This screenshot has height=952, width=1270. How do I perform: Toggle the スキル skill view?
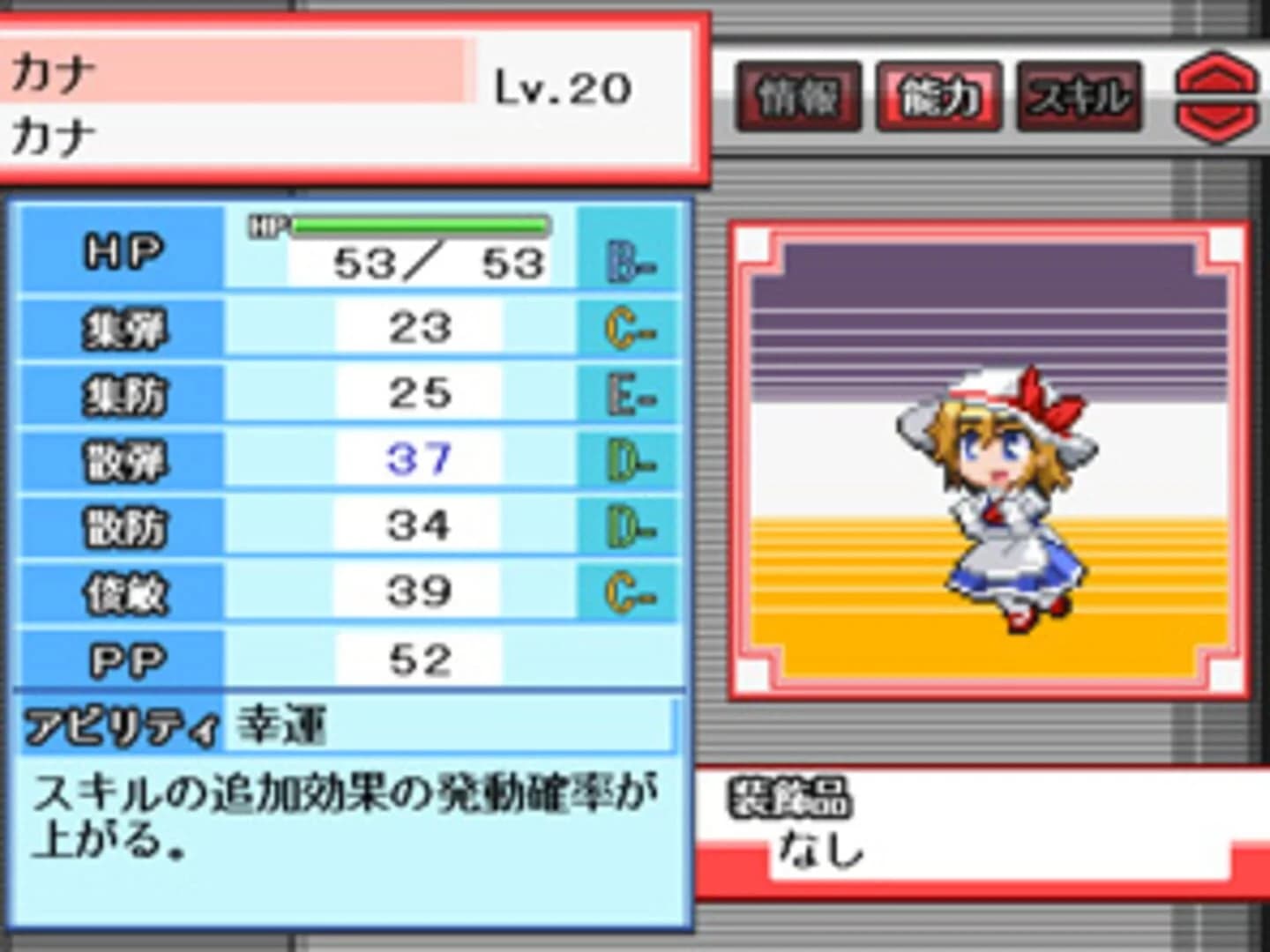pos(1078,98)
